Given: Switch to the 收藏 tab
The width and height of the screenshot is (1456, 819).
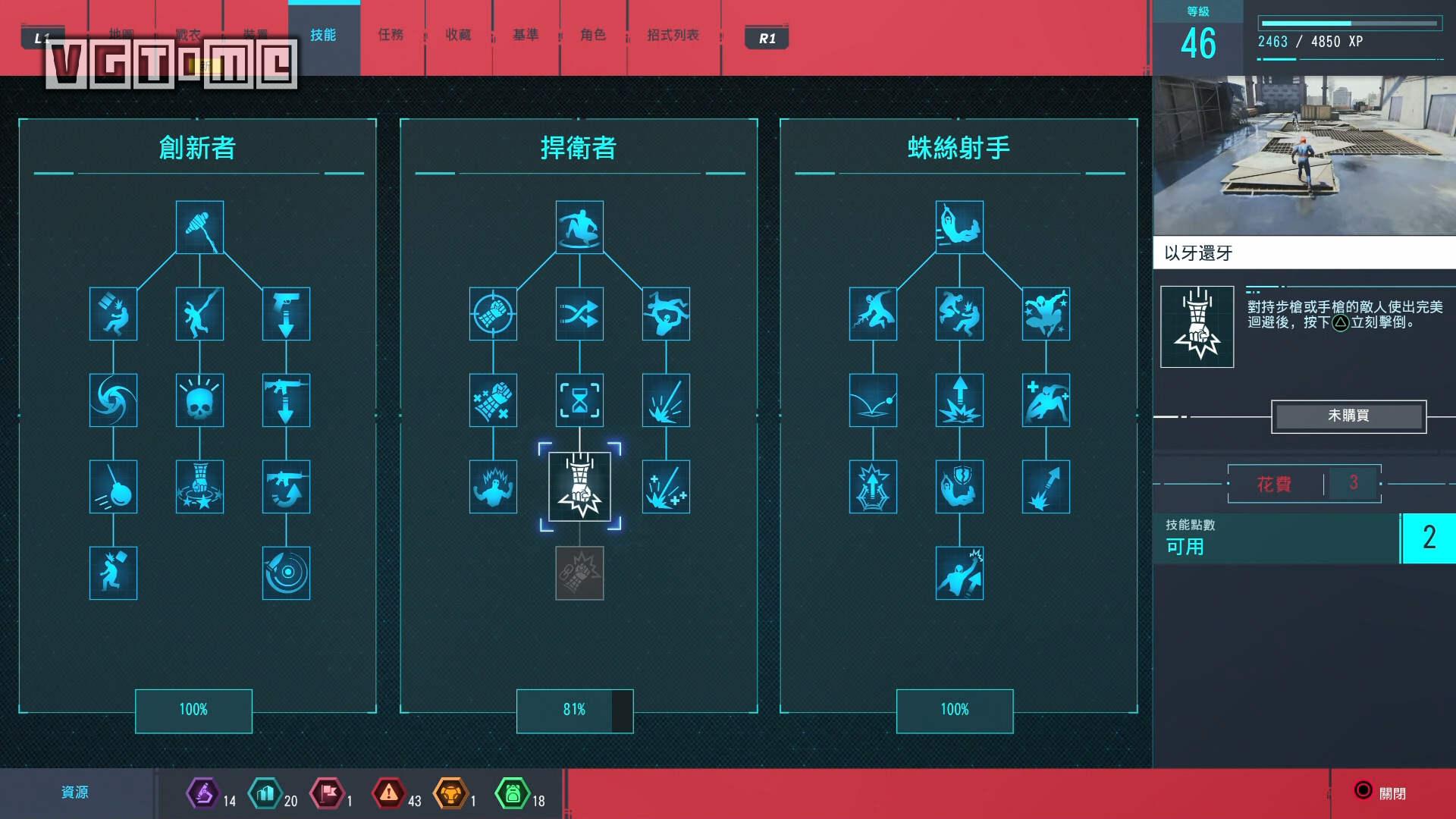Looking at the screenshot, I should point(458,35).
